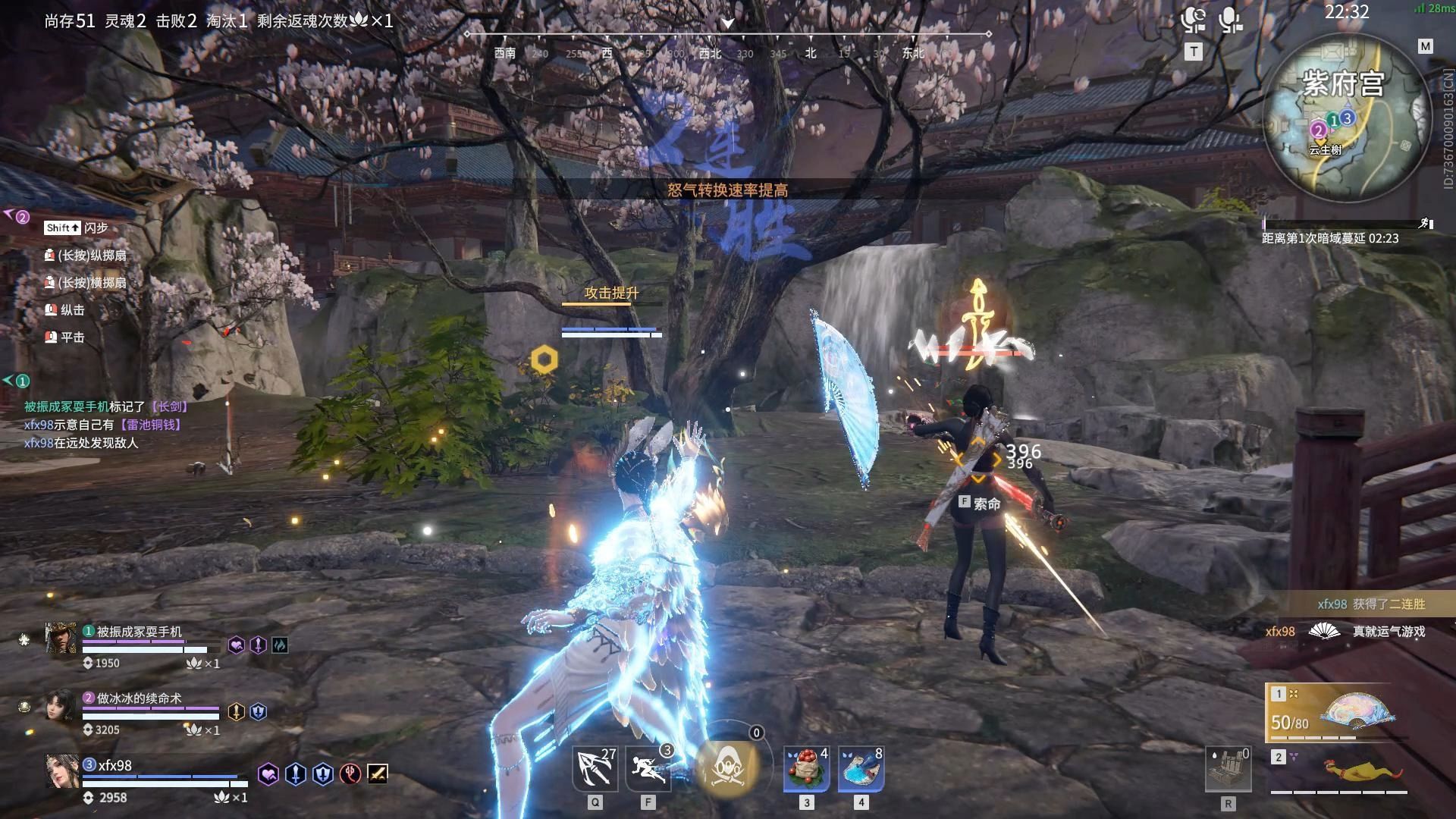Select teammate 做冰冰的续命术's portrait
Viewport: 1456px width, 819px height.
click(x=61, y=705)
